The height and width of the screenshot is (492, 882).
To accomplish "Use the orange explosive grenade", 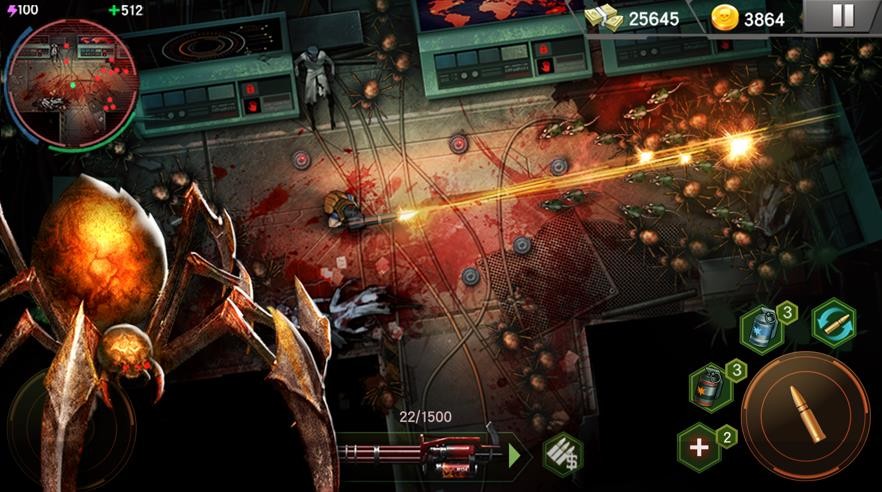I will (x=710, y=385).
